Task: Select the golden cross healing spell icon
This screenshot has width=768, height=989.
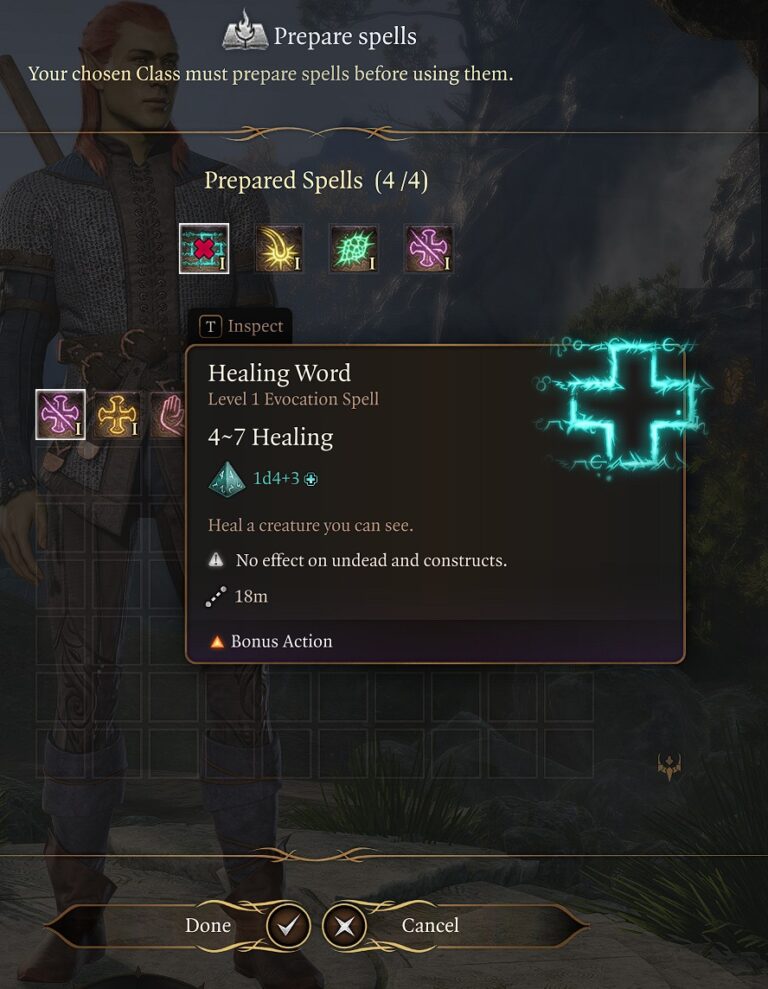Action: (117, 414)
